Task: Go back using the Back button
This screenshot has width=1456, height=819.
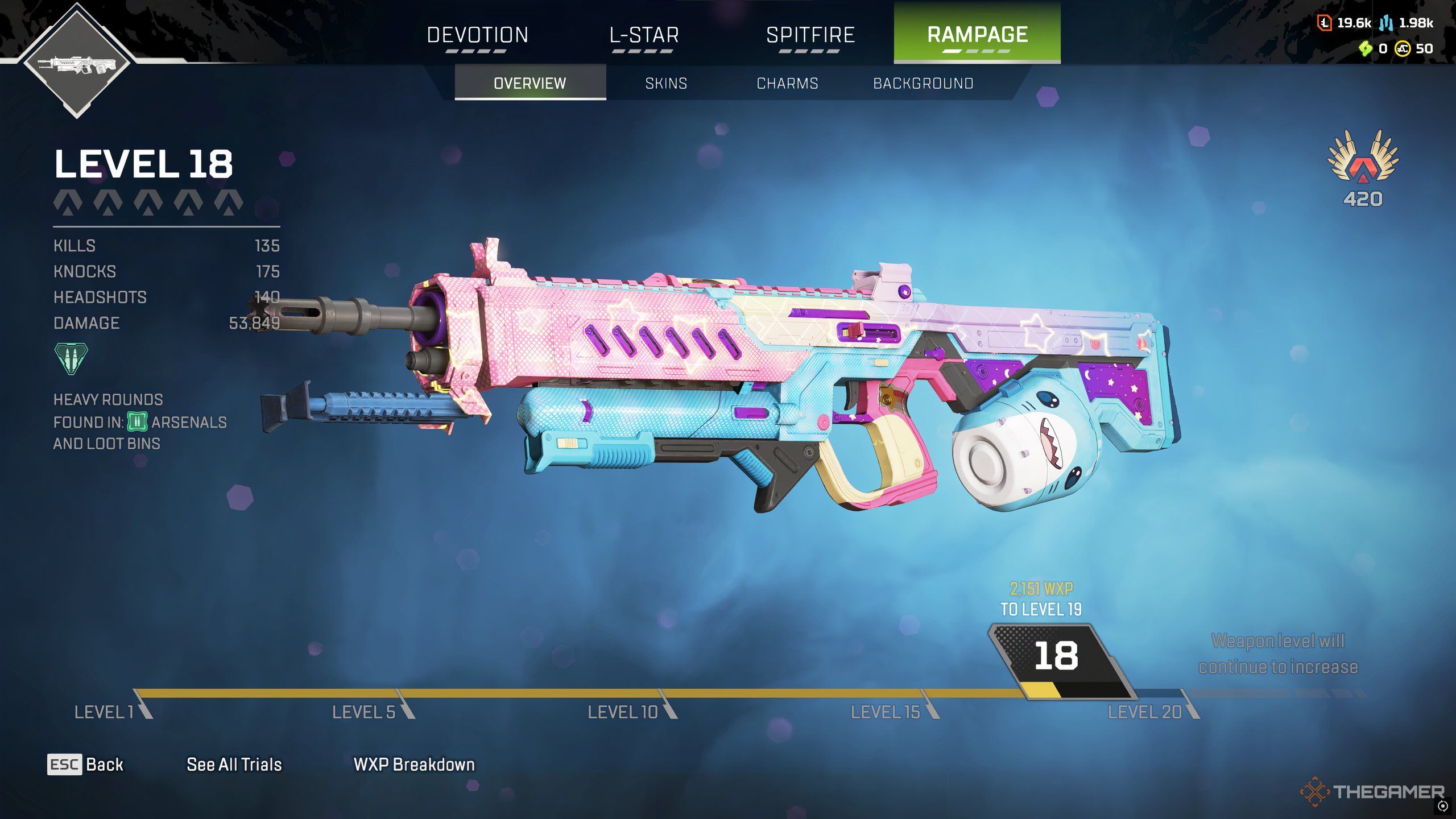Action: click(85, 764)
